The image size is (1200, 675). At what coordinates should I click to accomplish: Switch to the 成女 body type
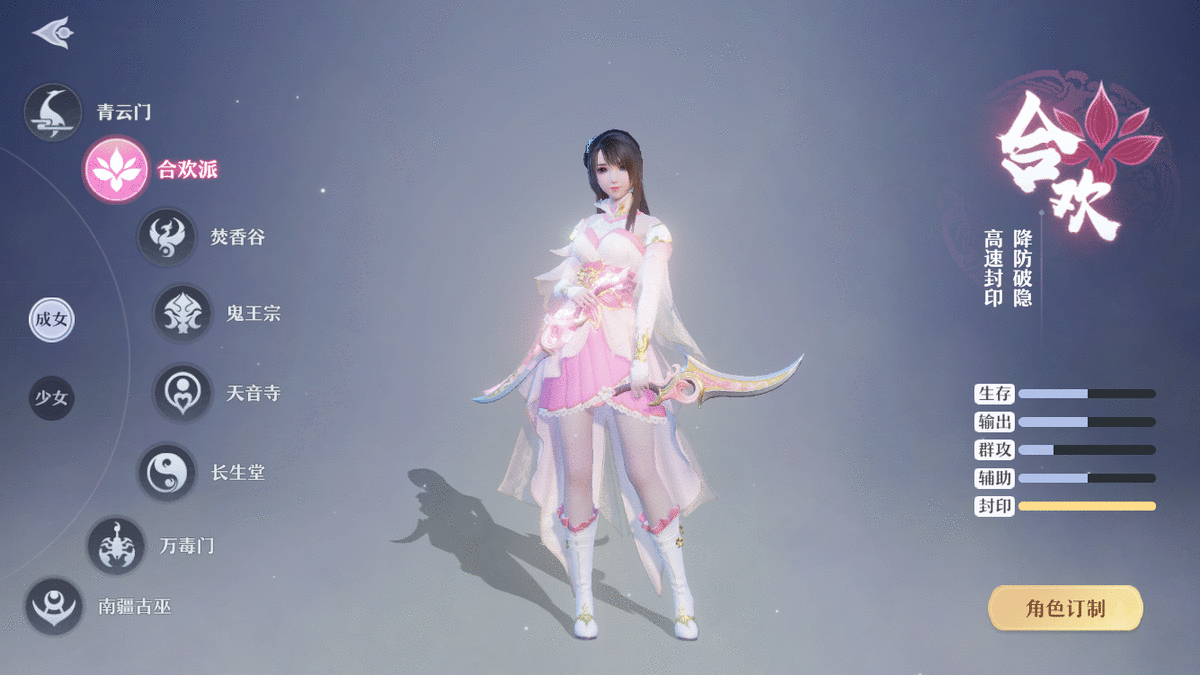click(x=52, y=320)
